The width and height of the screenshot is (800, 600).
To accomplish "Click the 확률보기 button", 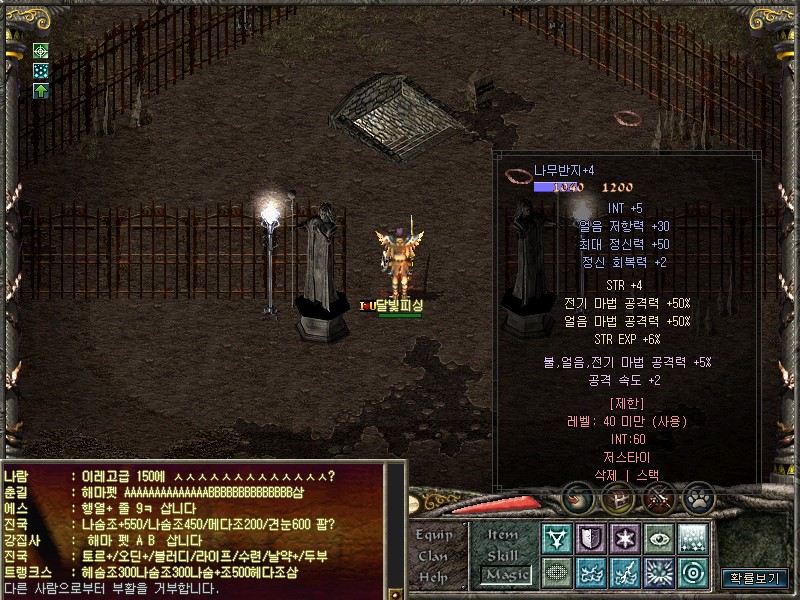I will 755,578.
